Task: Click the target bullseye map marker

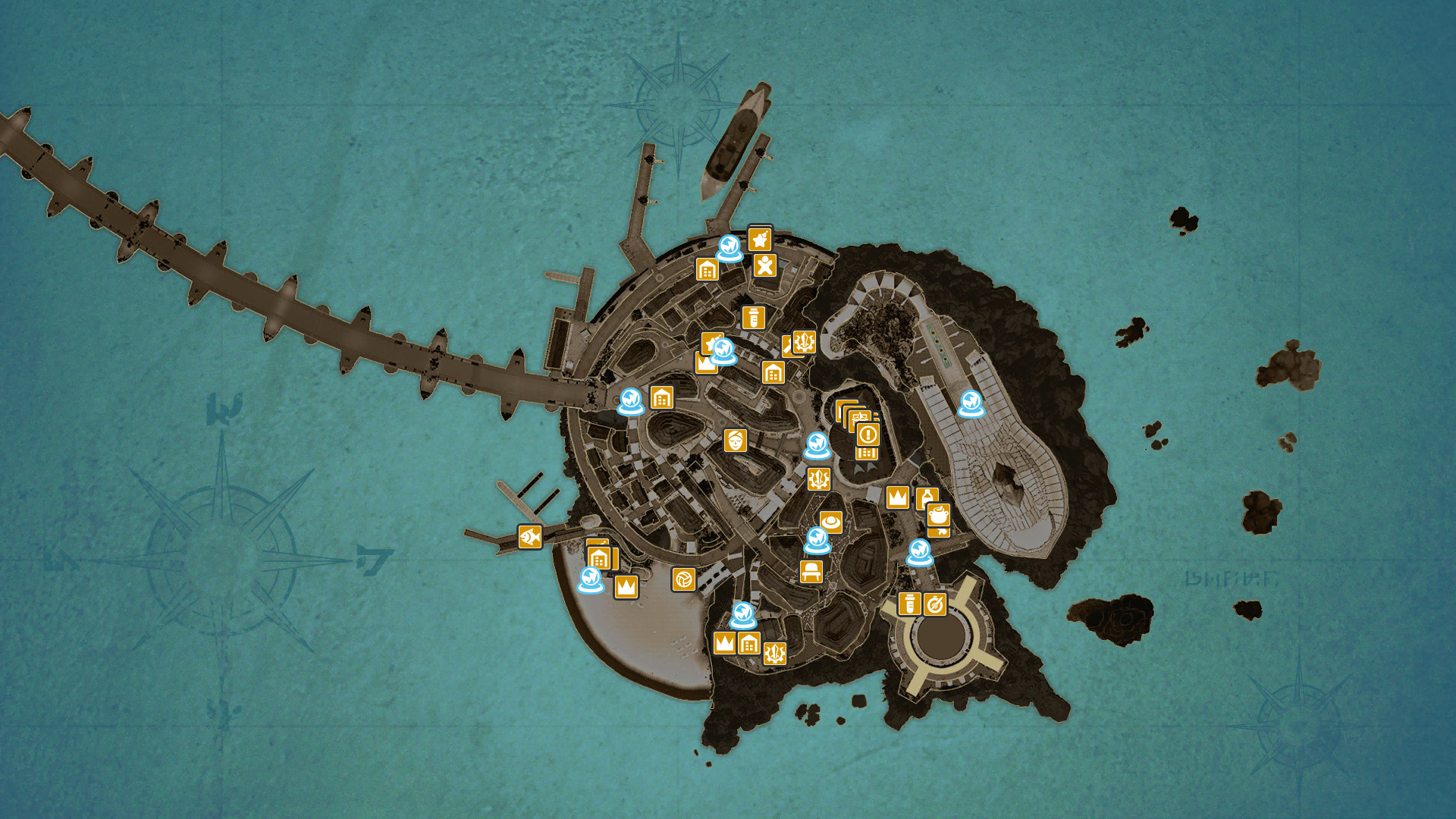Action: coord(935,604)
